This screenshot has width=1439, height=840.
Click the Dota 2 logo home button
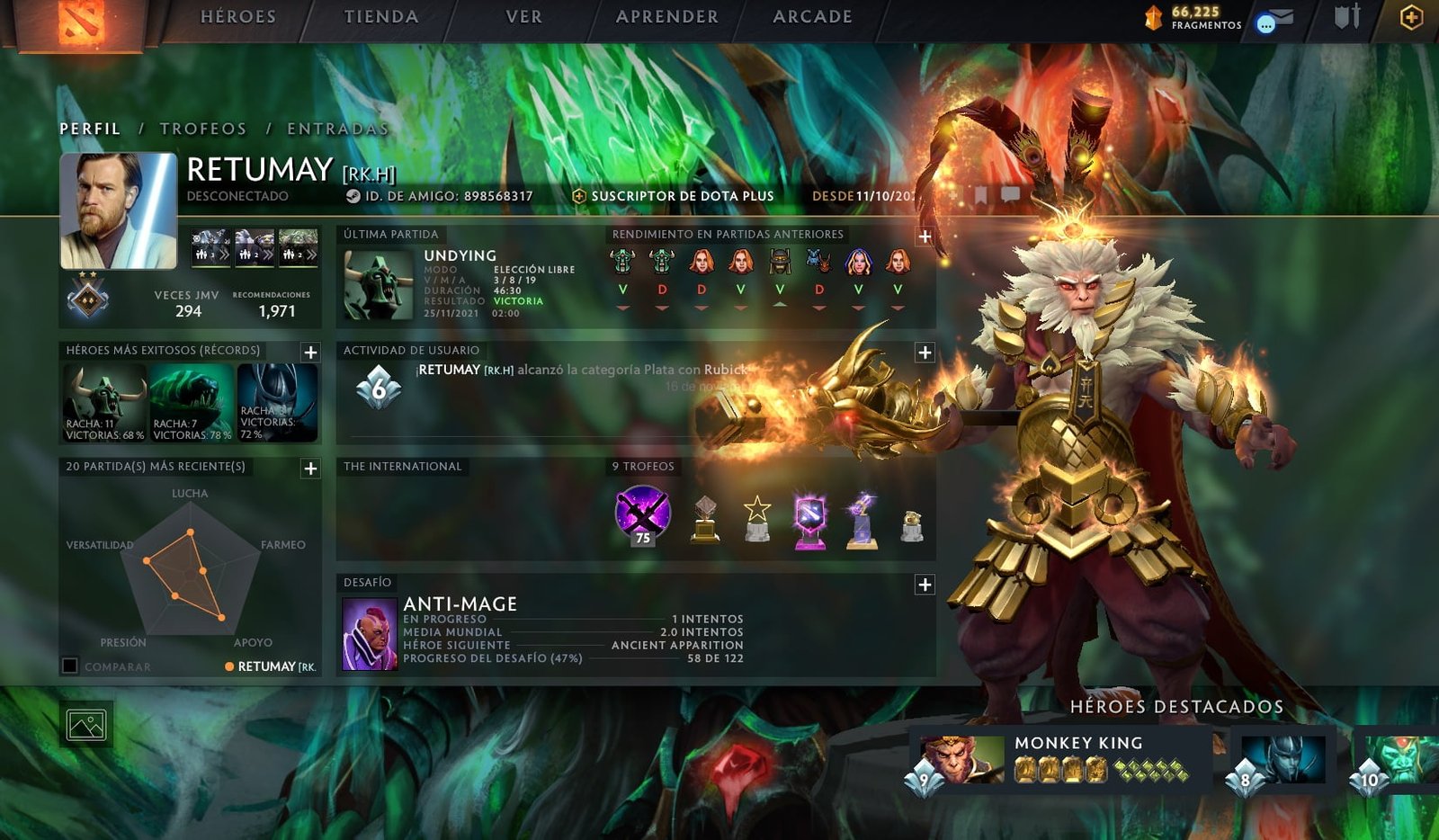coord(81,23)
